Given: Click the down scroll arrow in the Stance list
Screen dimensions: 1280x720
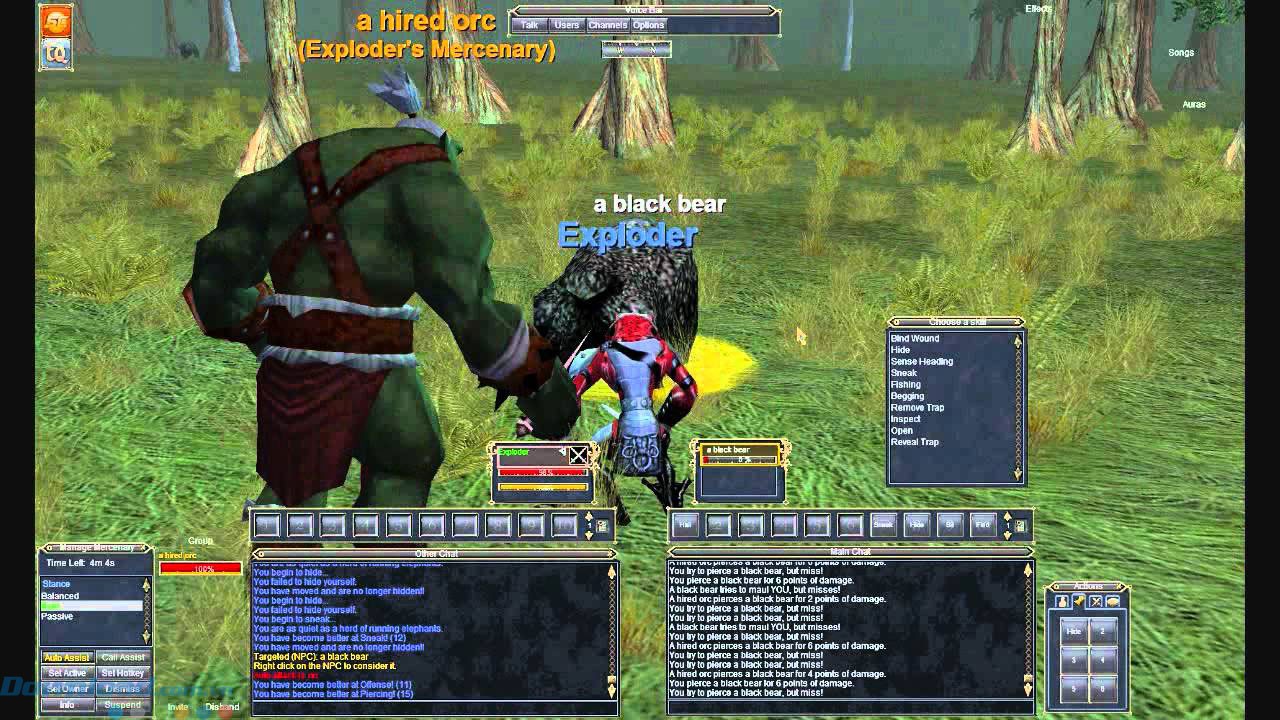Looking at the screenshot, I should pos(145,636).
